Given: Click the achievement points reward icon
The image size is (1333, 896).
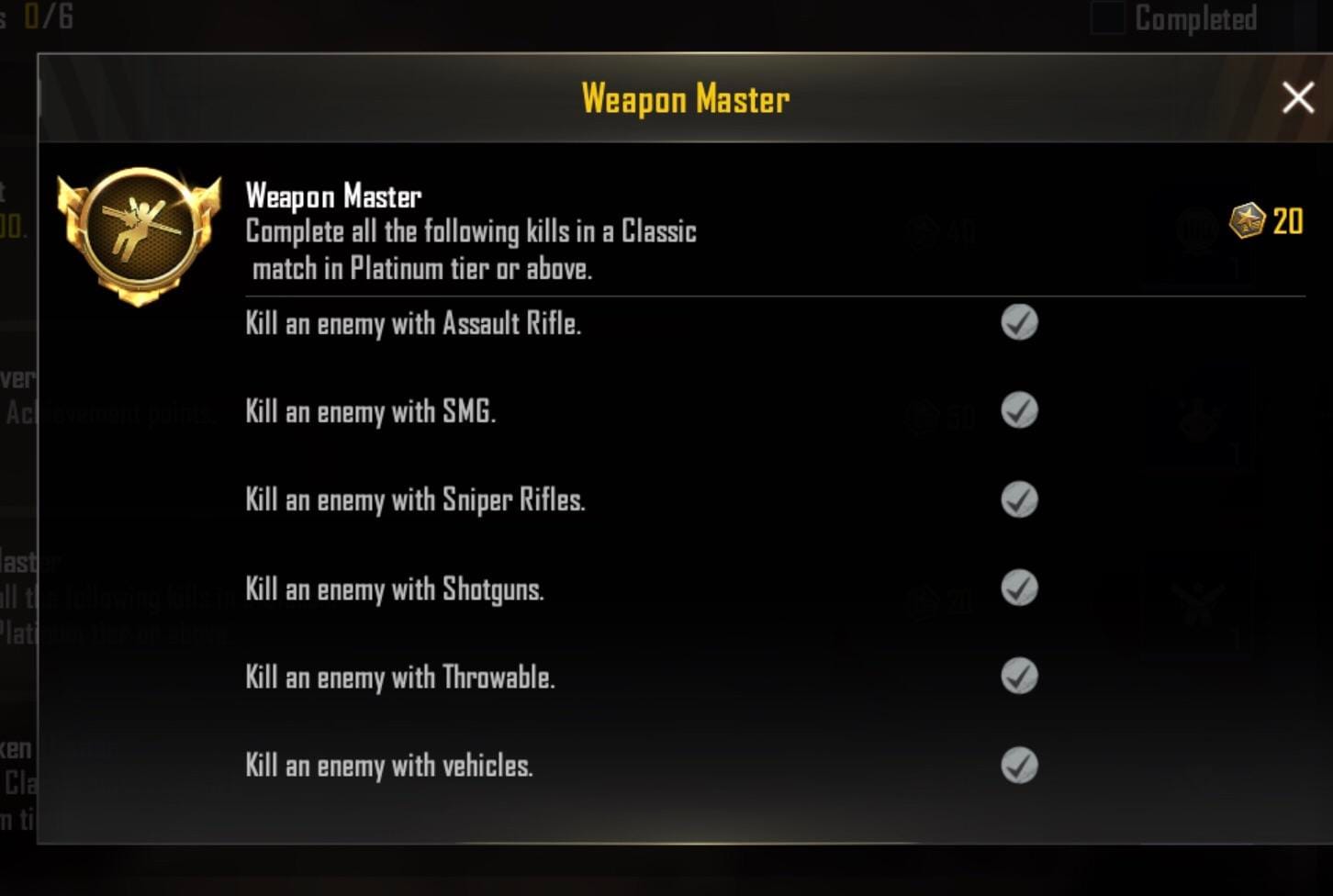Looking at the screenshot, I should coord(1247,221).
